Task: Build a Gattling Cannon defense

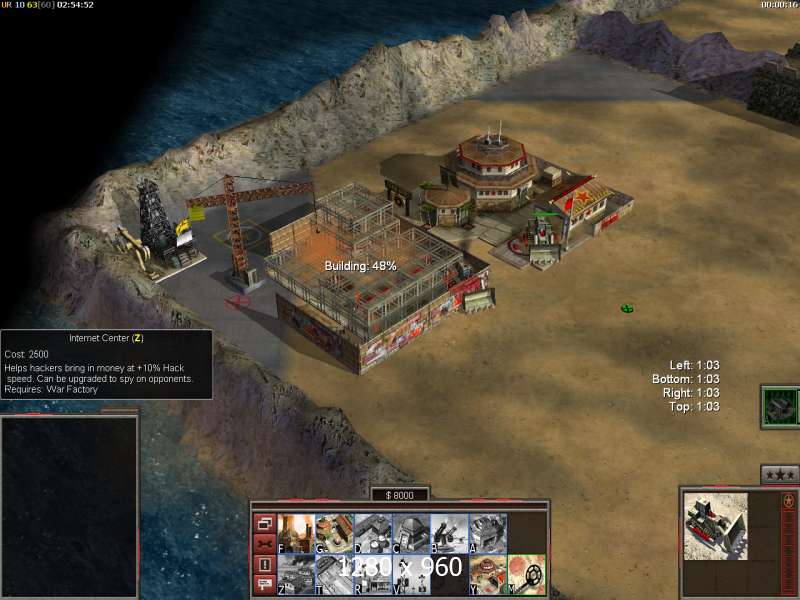Action: click(449, 533)
